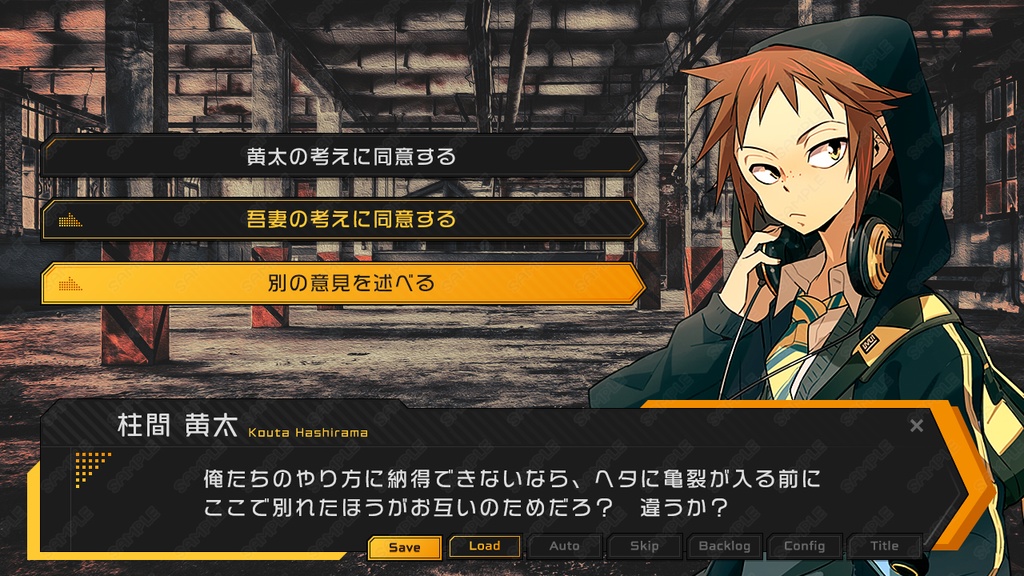Return to Title screen button
The image size is (1024, 576).
point(884,546)
